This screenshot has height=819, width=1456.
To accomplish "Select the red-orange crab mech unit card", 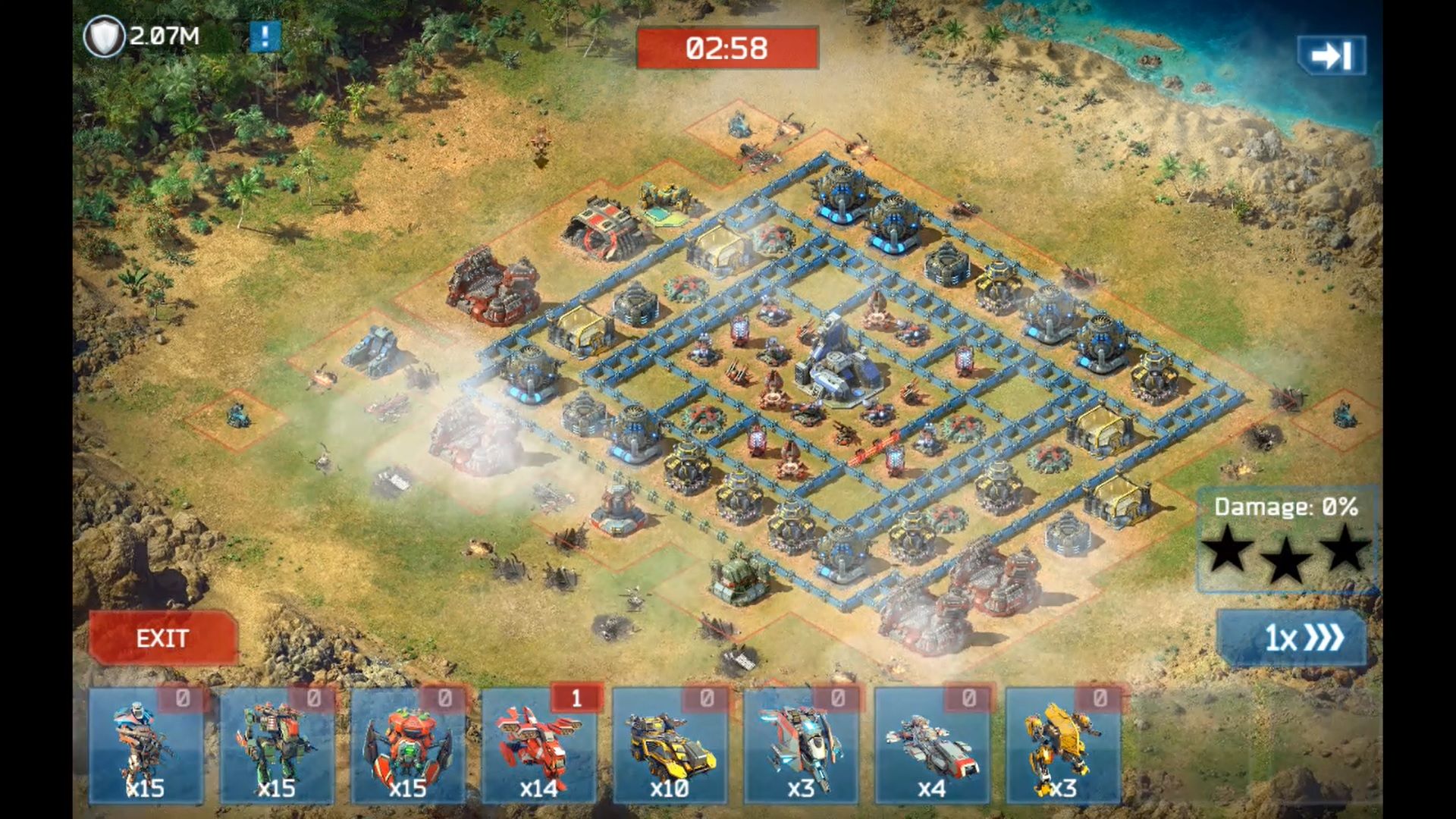I will 408,745.
